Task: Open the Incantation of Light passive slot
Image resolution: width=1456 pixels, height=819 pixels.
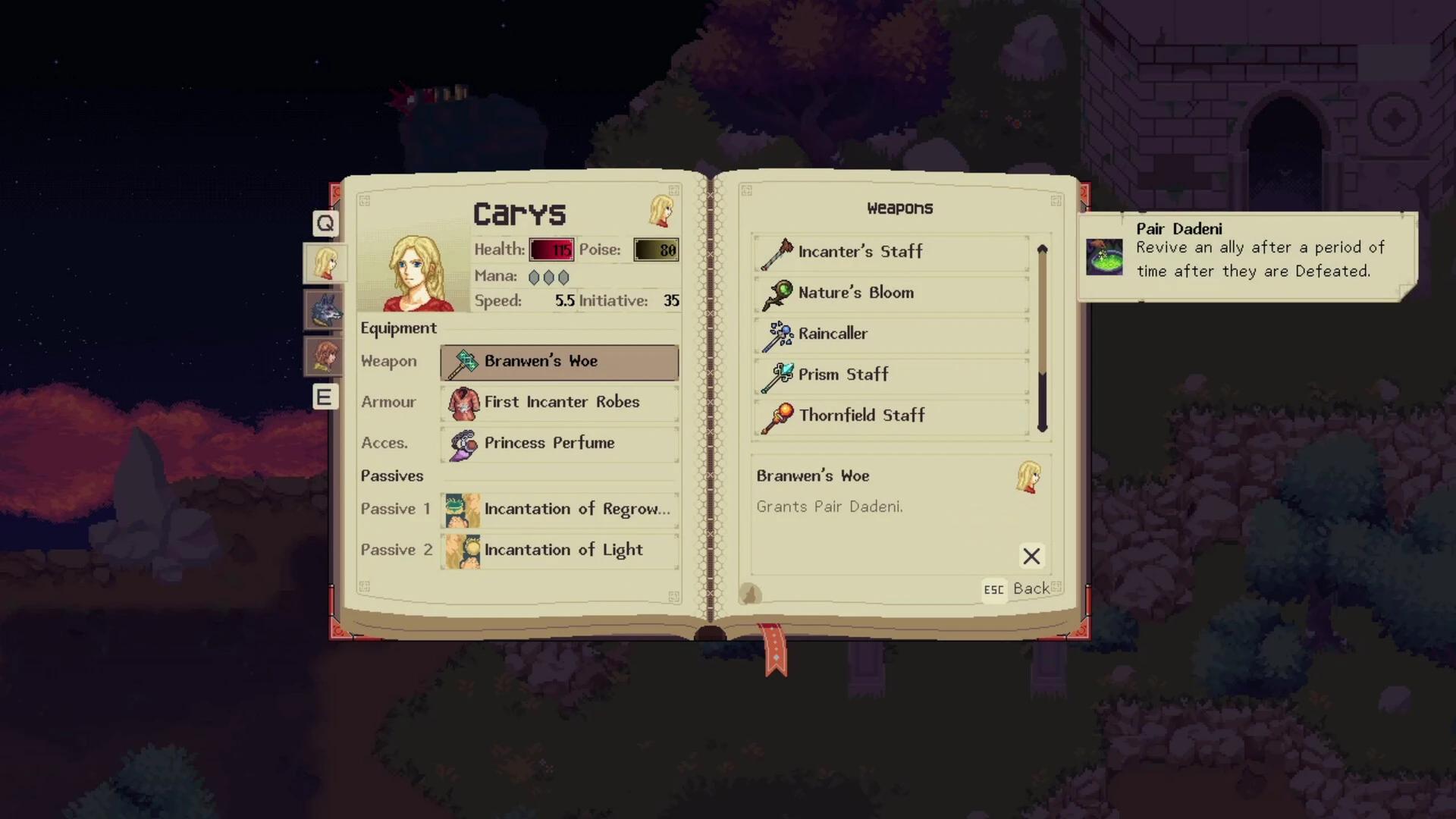Action: 559,551
